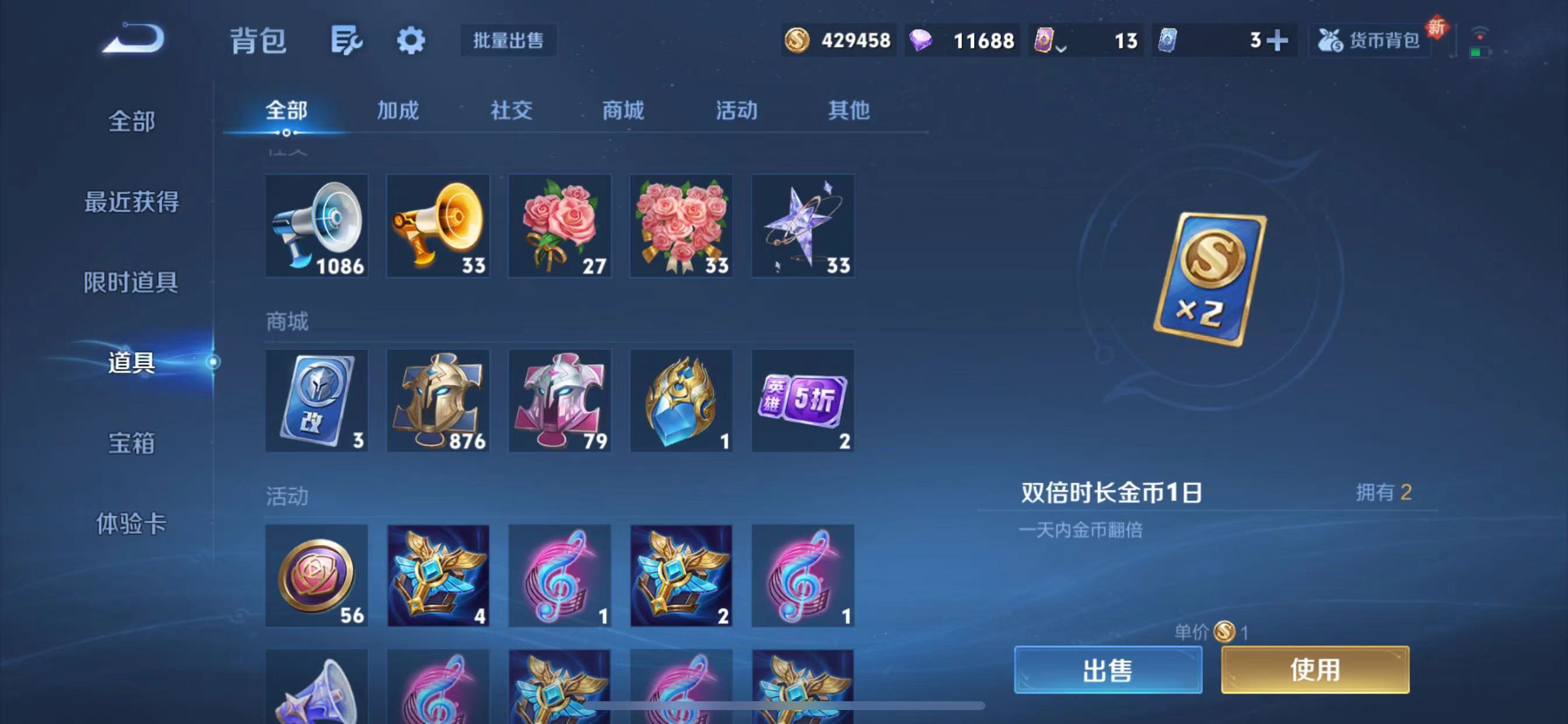The image size is (1568, 724).
Task: Select the heart-shaped rose bouquet item
Action: coord(681,225)
